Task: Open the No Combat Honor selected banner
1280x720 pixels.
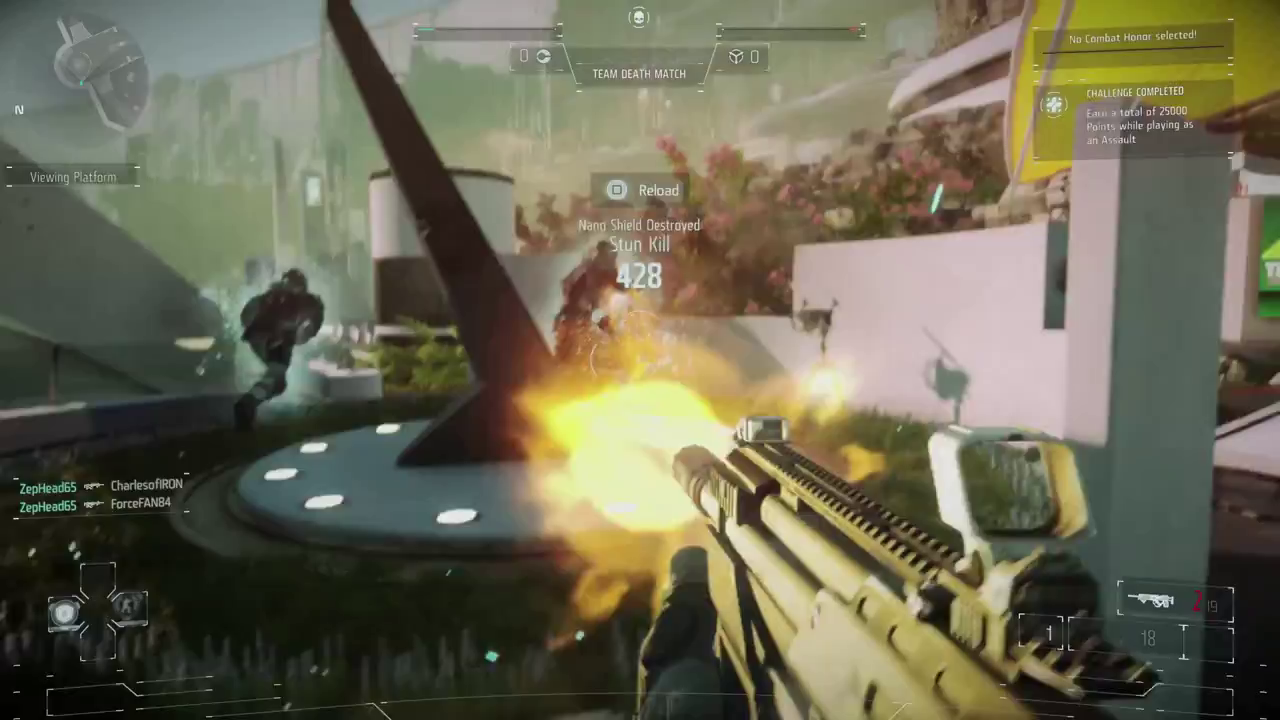Action: click(x=1135, y=36)
